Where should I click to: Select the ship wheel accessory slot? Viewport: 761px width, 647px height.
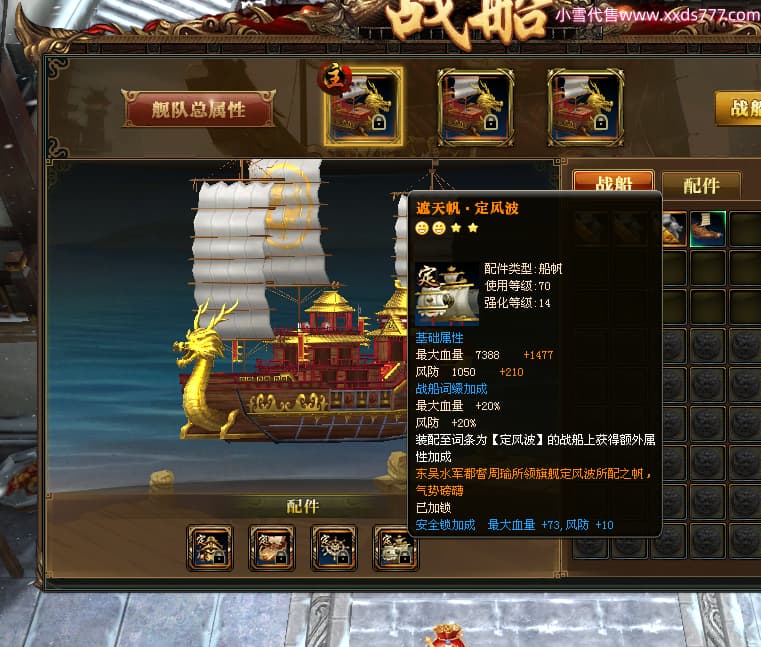tap(334, 548)
